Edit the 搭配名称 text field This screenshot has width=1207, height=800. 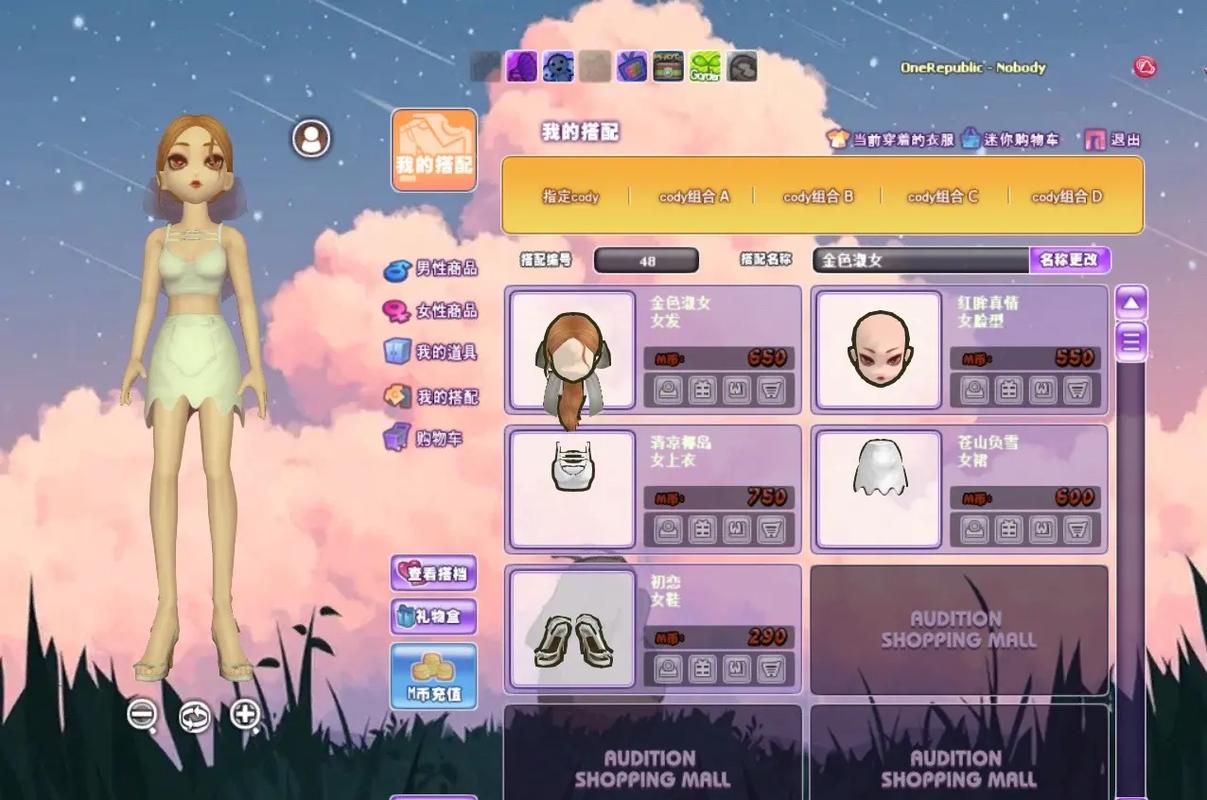[x=920, y=260]
